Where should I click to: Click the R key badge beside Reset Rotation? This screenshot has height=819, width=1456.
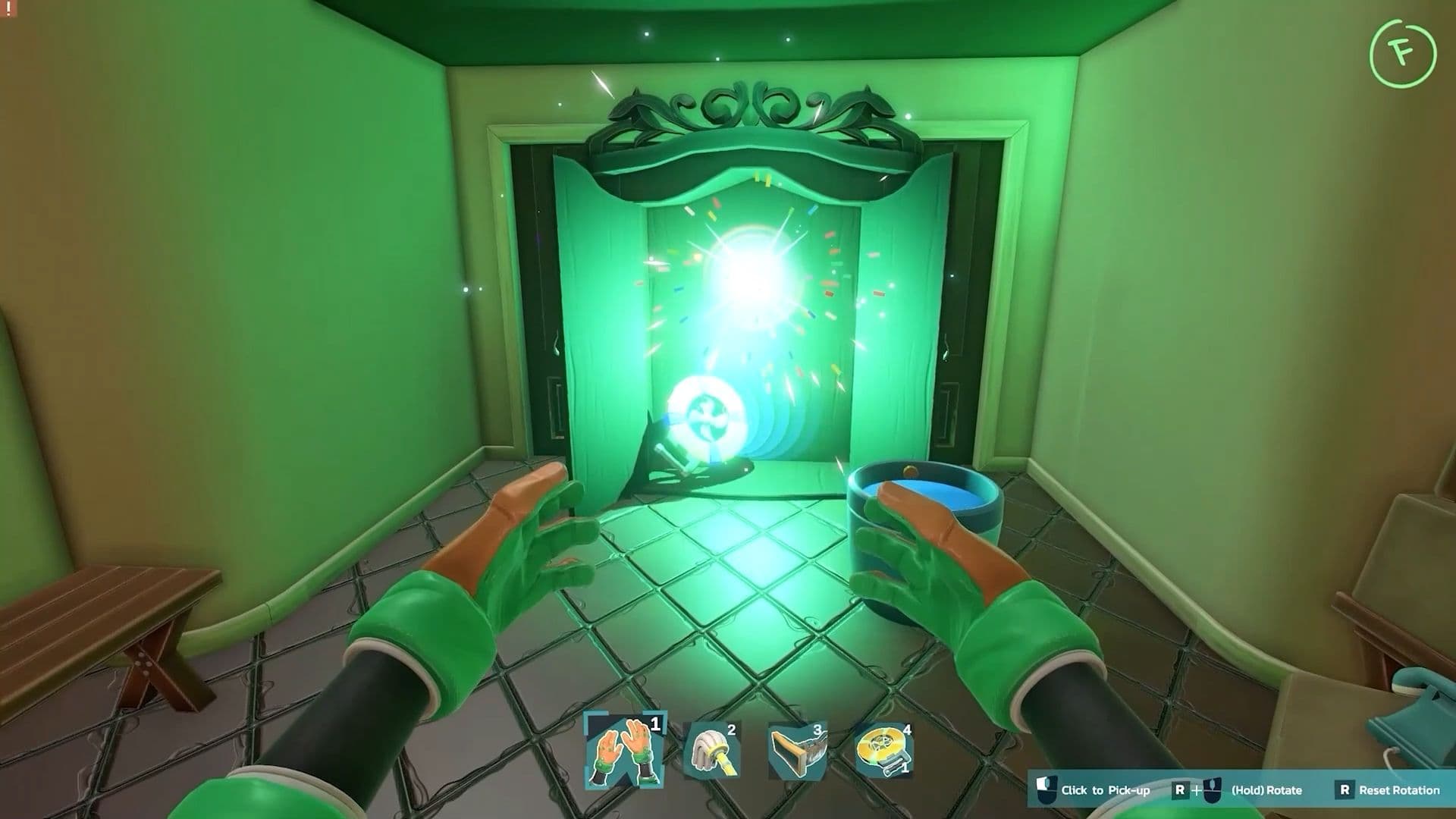(1345, 790)
